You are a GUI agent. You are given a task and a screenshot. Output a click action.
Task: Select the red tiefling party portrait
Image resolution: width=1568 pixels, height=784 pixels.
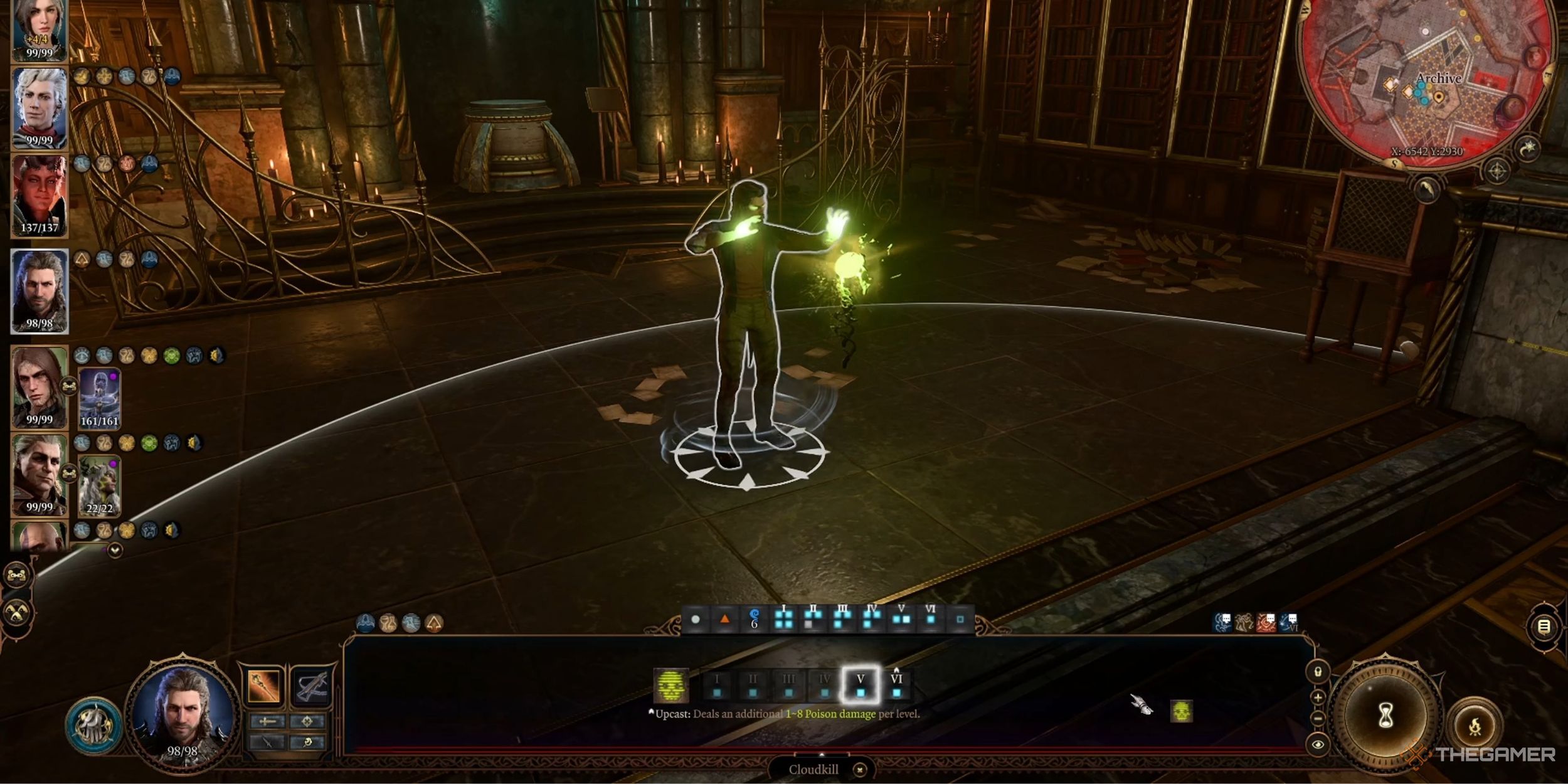(x=39, y=196)
